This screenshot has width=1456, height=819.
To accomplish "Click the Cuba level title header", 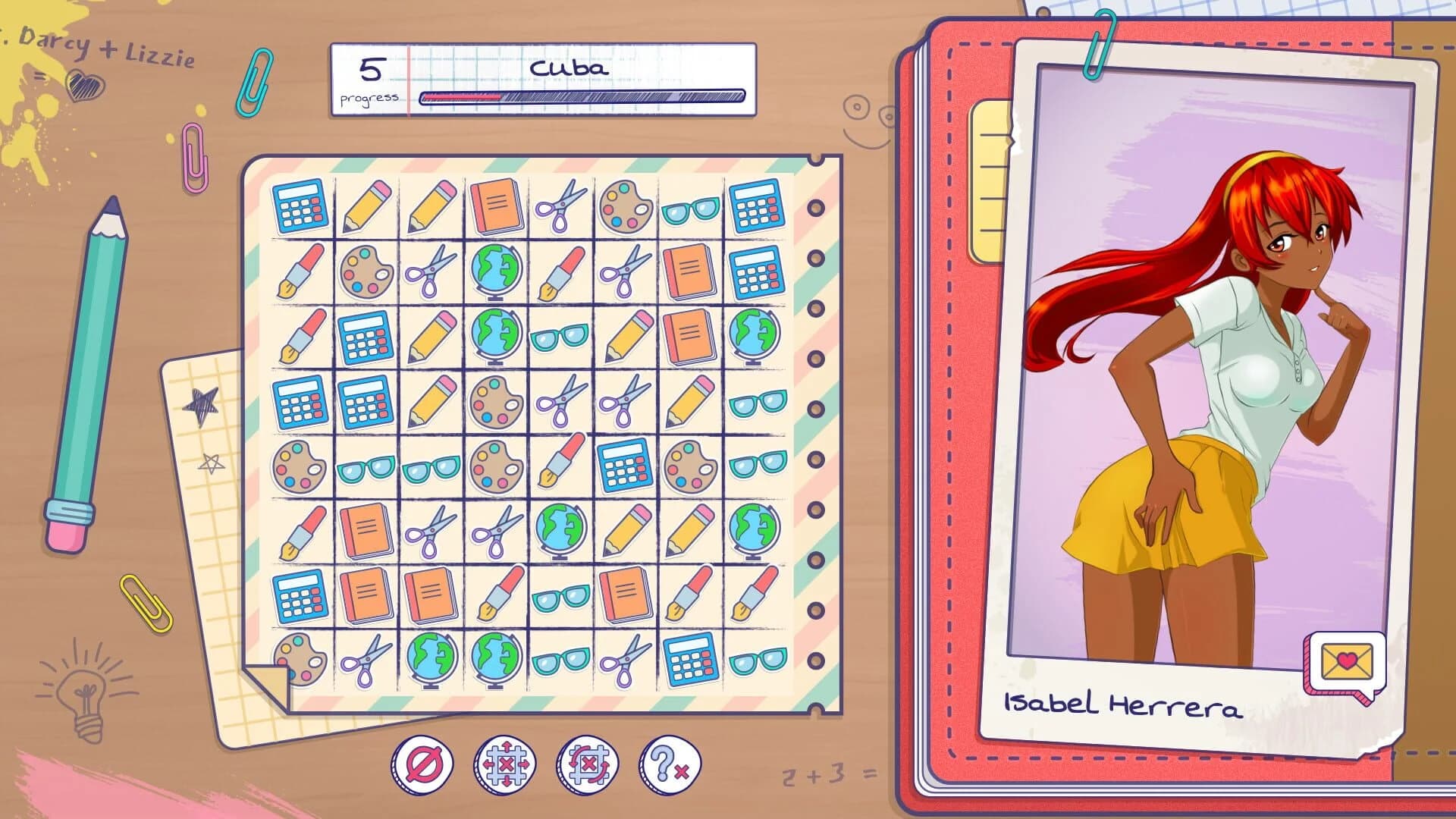I will pyautogui.click(x=569, y=68).
